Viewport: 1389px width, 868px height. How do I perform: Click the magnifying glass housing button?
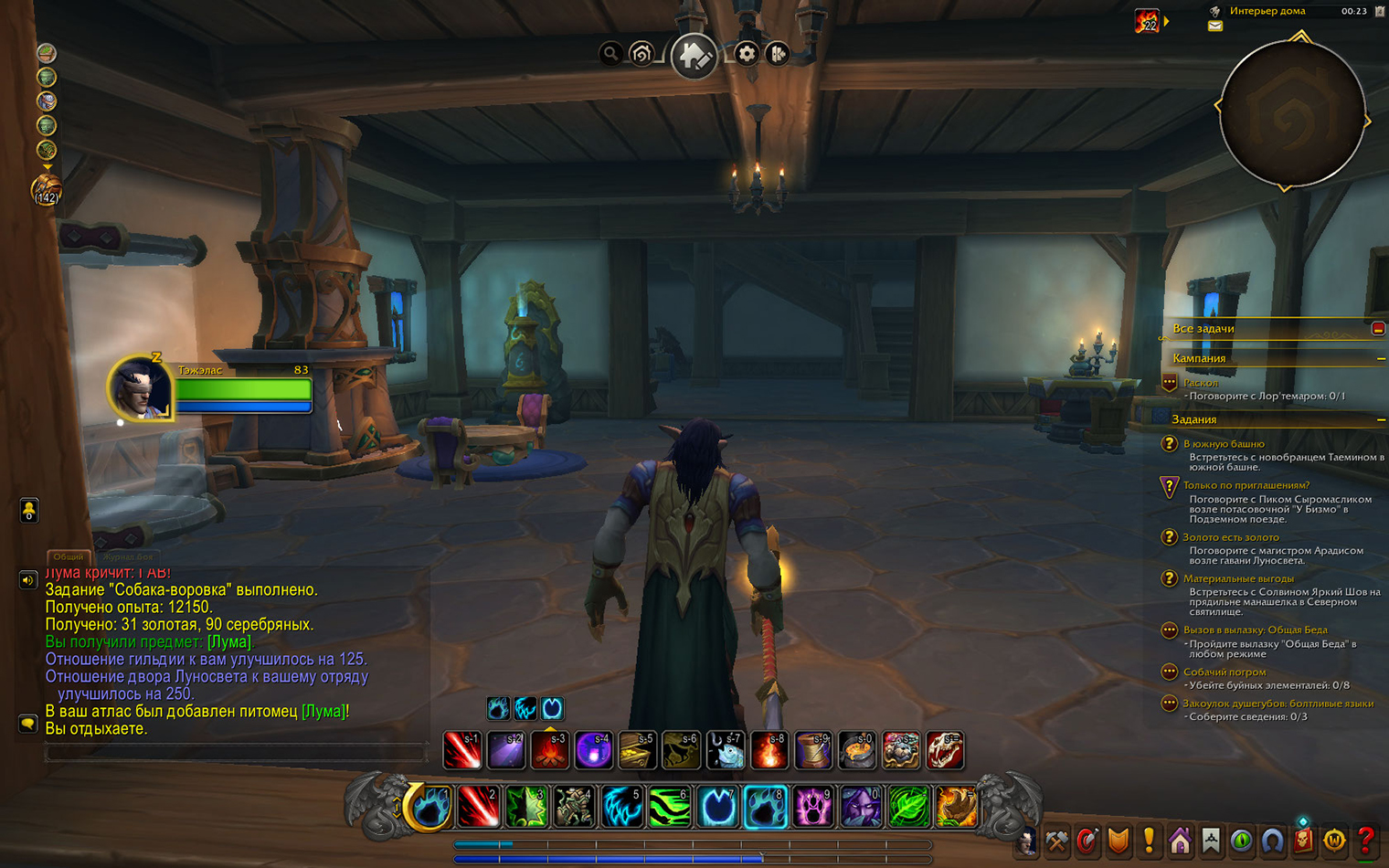610,54
